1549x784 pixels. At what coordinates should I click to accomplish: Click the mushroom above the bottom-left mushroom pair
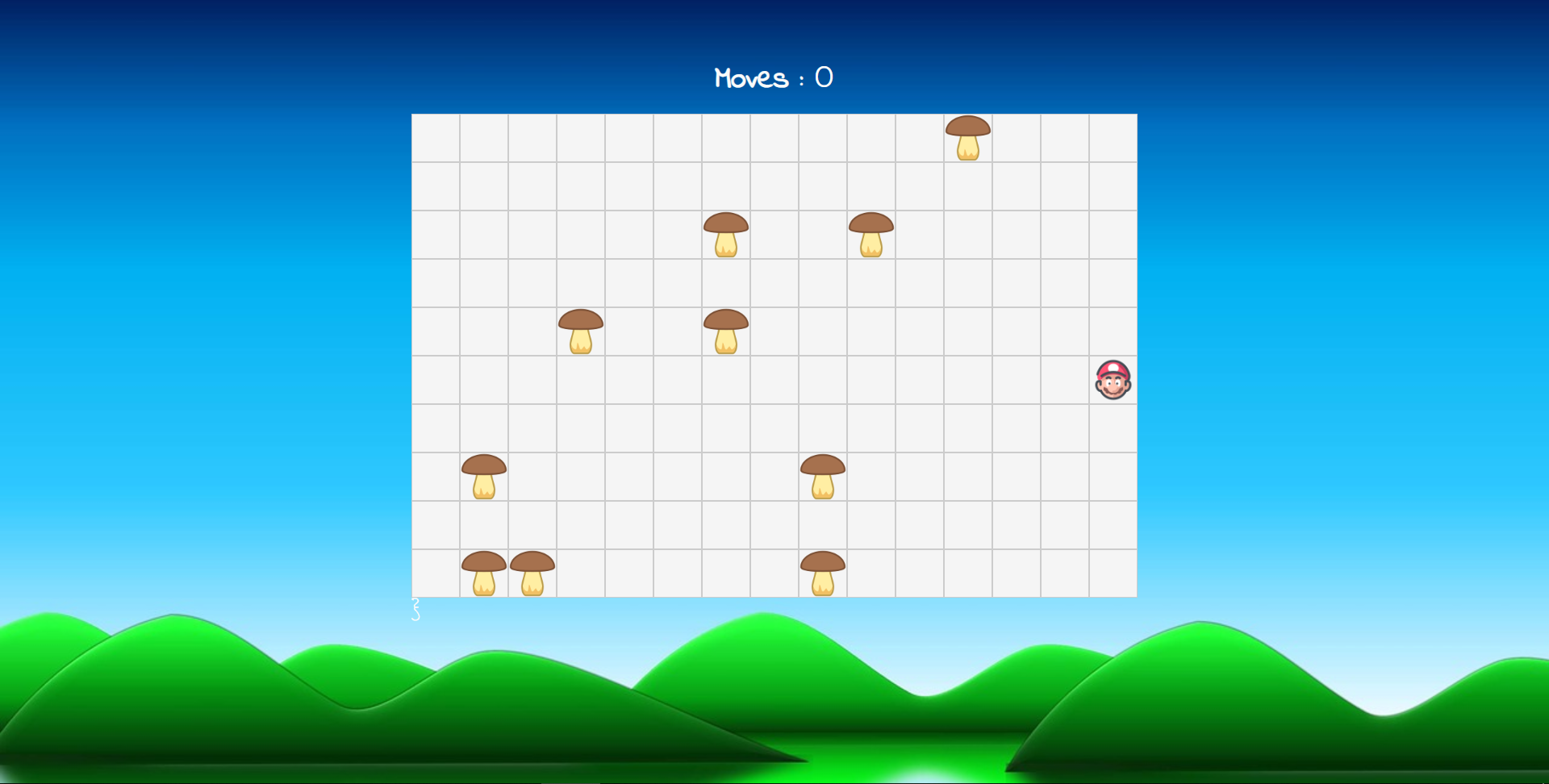pos(484,477)
